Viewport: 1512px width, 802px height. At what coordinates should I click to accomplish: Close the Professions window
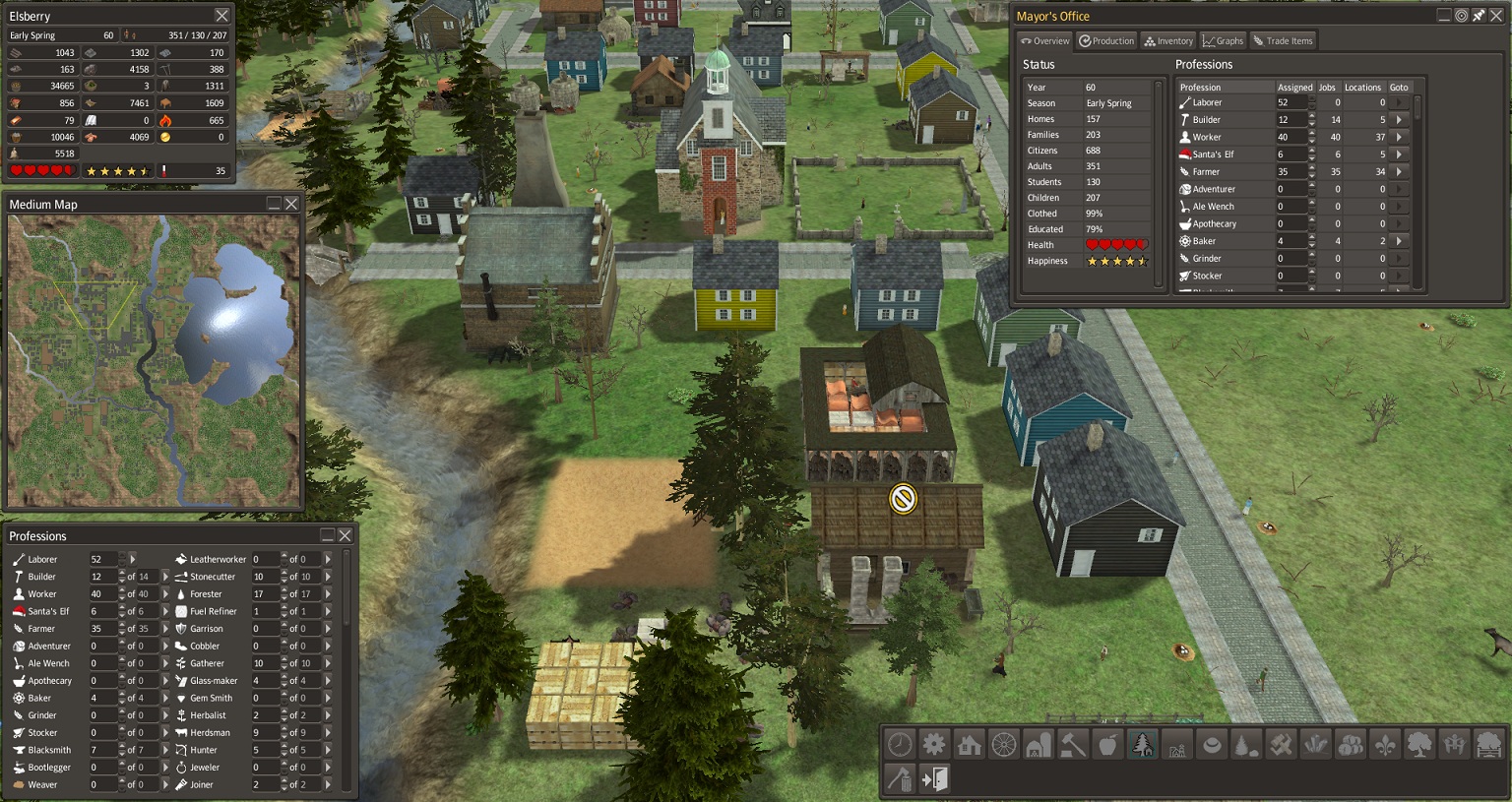click(x=345, y=535)
